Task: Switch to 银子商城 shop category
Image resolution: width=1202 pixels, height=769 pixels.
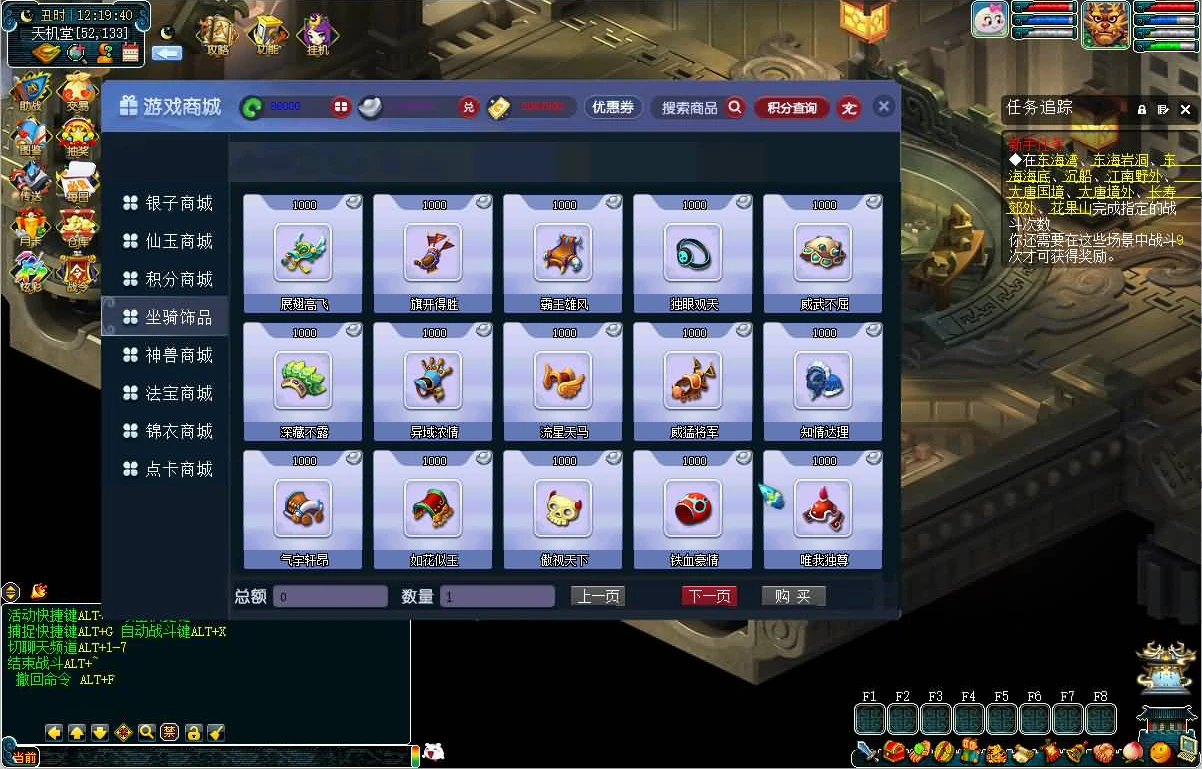Action: pos(168,204)
